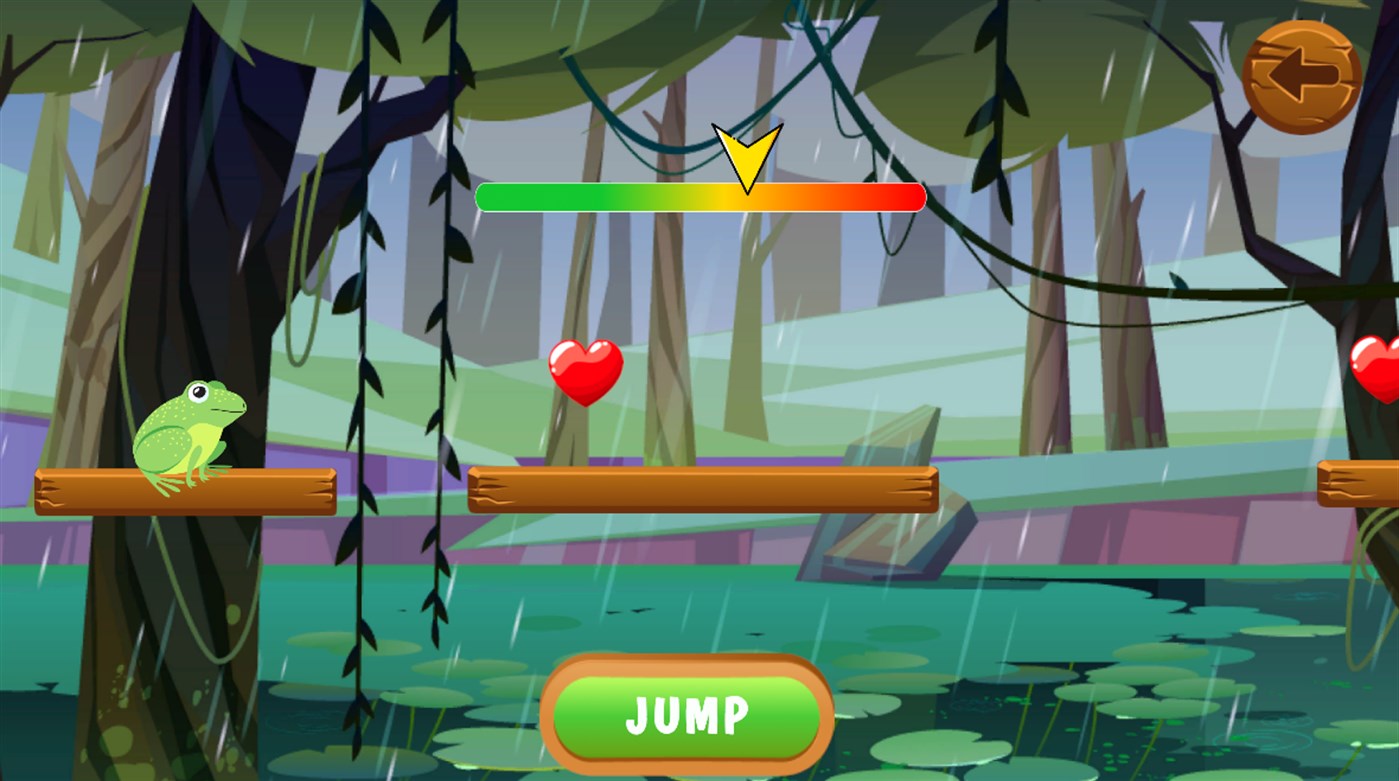Click the center of the power meter
The width and height of the screenshot is (1399, 781).
point(702,198)
